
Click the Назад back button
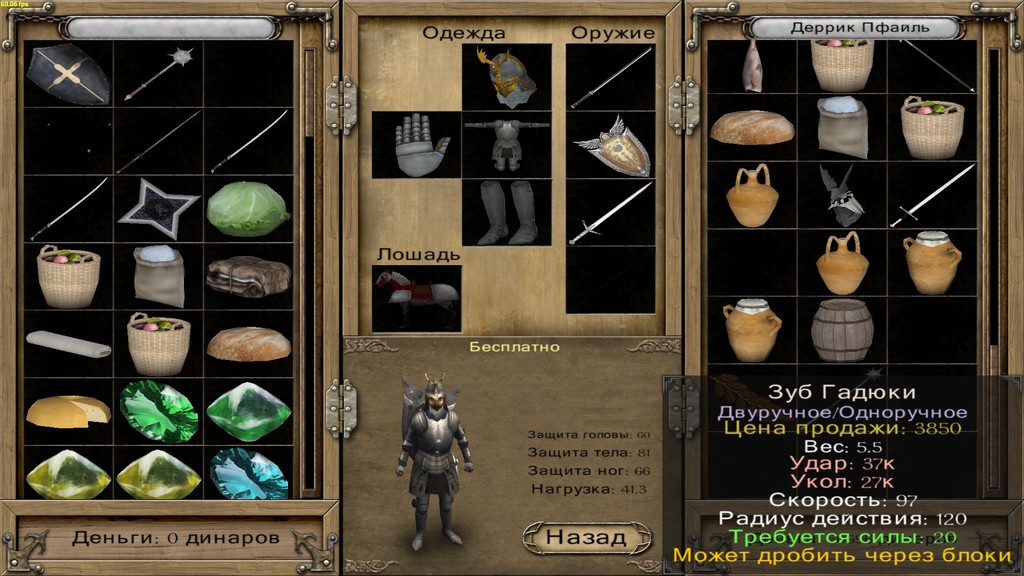click(x=587, y=537)
